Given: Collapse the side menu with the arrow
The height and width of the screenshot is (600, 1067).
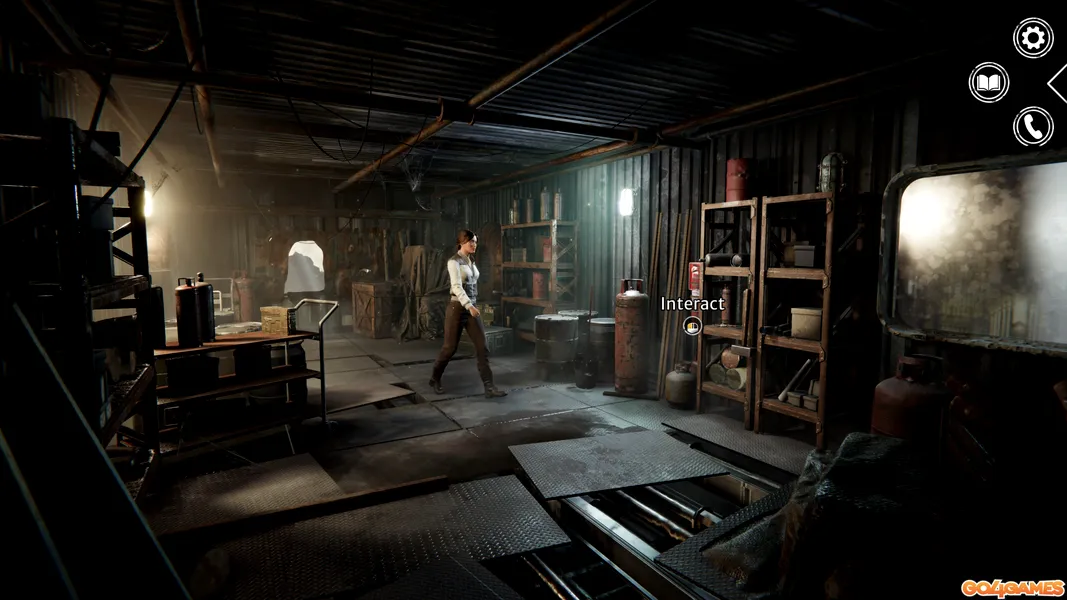Looking at the screenshot, I should coord(1058,82).
